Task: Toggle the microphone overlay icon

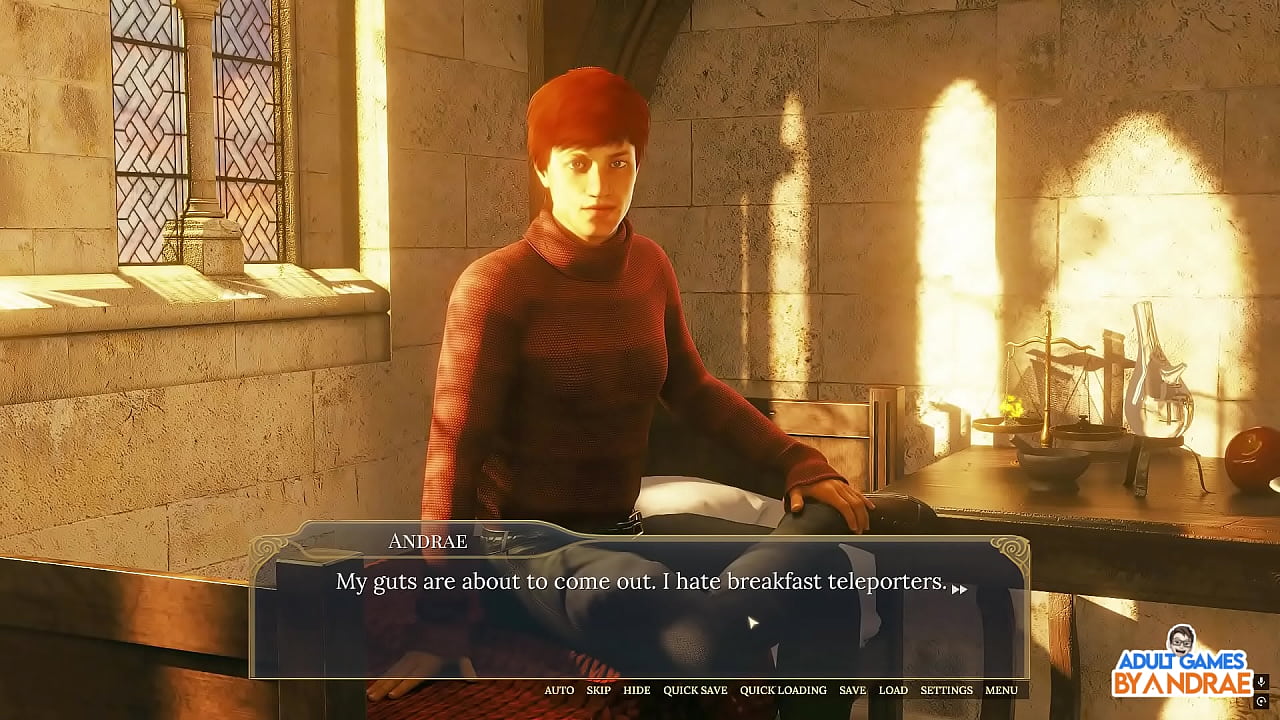Action: pos(1261,682)
